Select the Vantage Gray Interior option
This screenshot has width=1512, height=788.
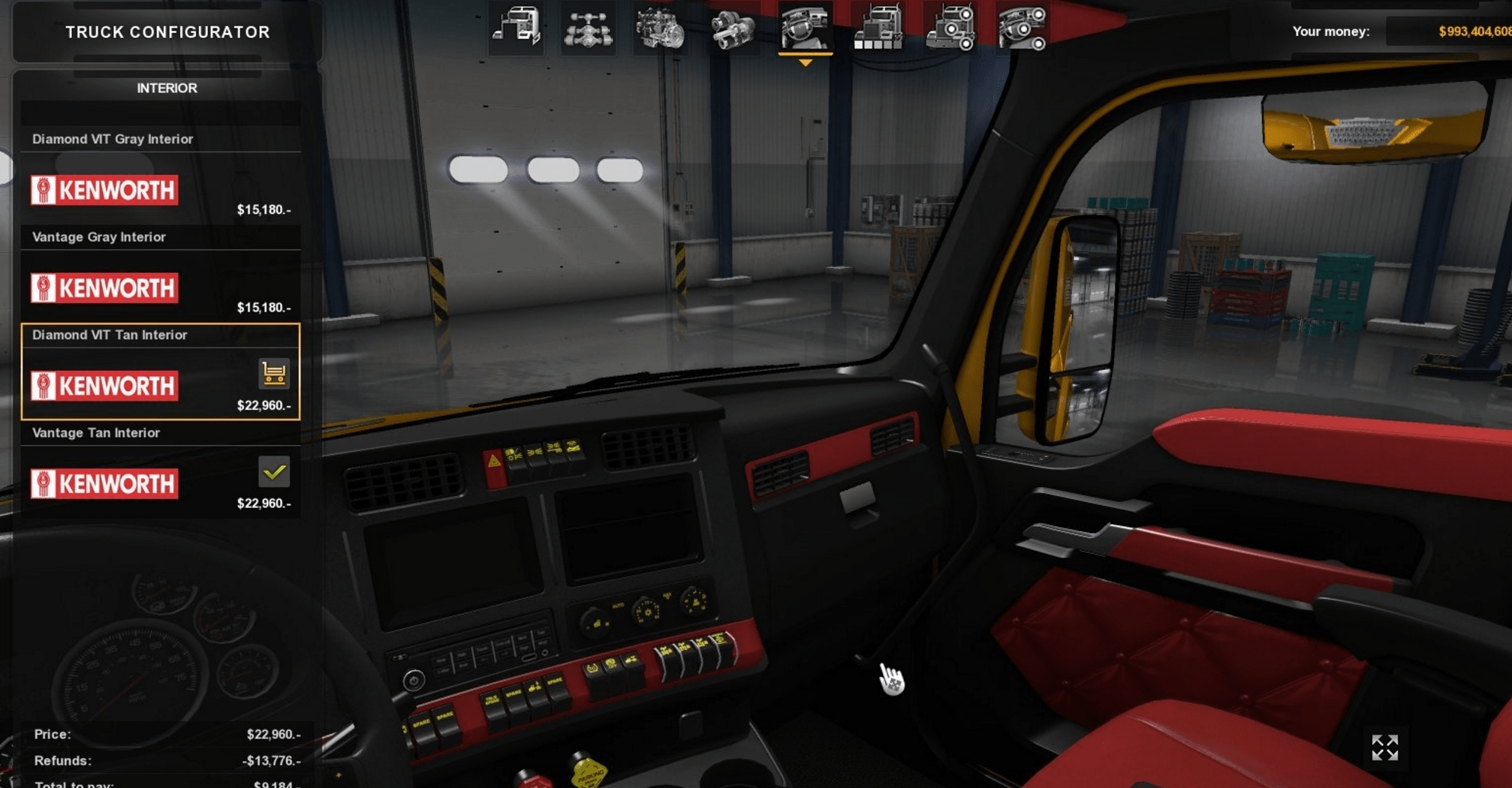click(161, 275)
